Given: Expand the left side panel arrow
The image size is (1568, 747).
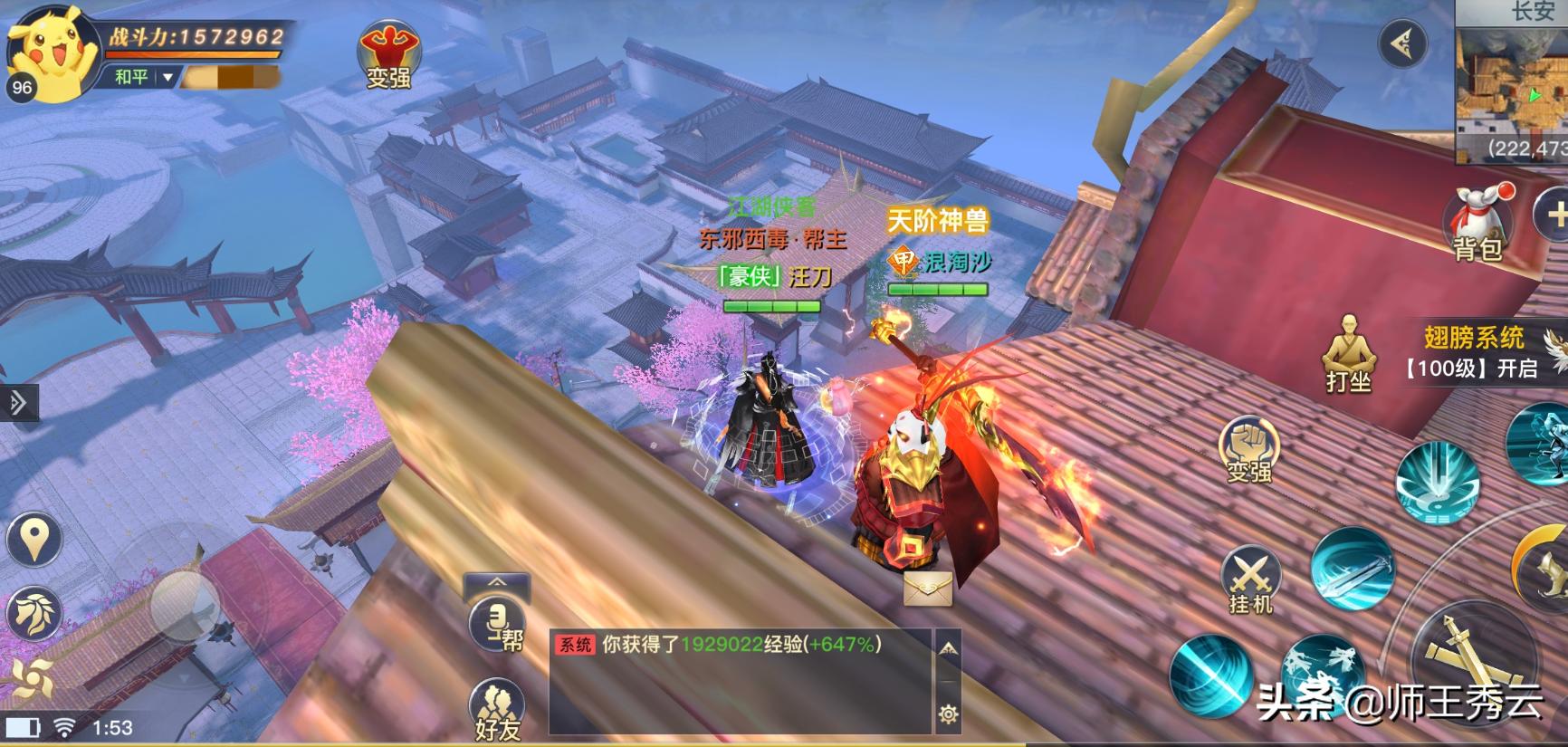Looking at the screenshot, I should pos(18,403).
